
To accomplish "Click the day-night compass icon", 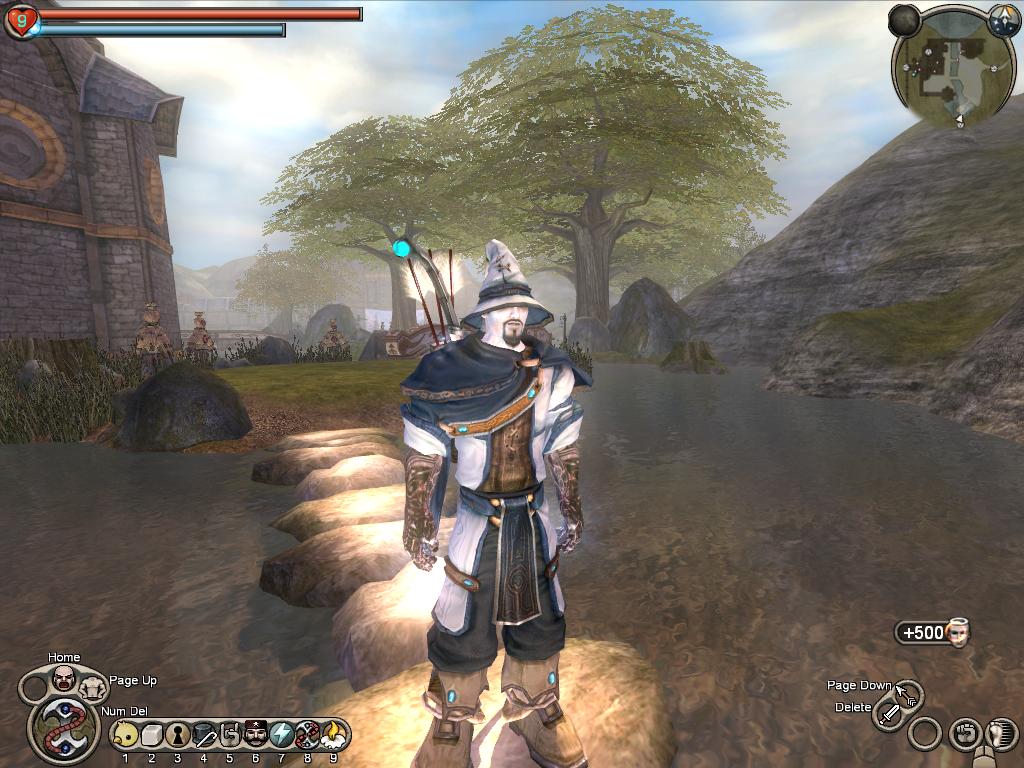I will pos(1003,19).
